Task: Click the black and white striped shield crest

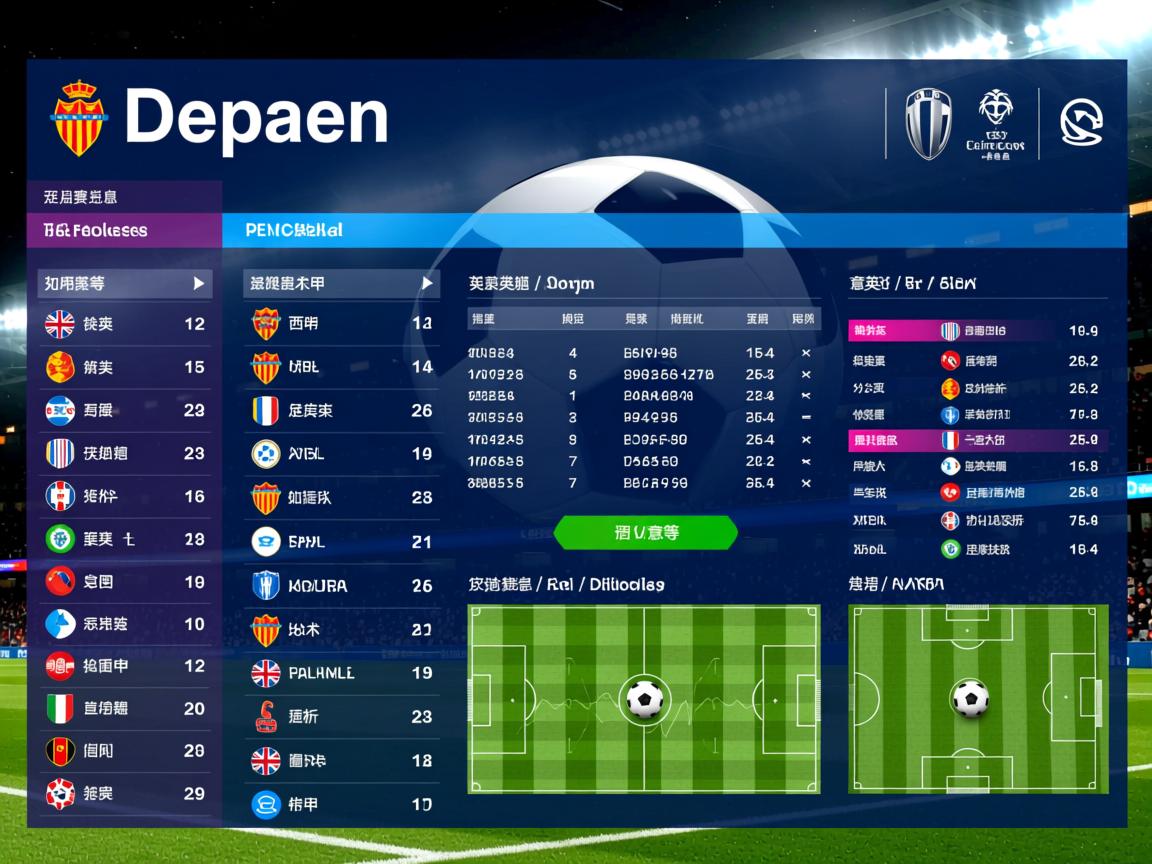Action: (x=928, y=124)
